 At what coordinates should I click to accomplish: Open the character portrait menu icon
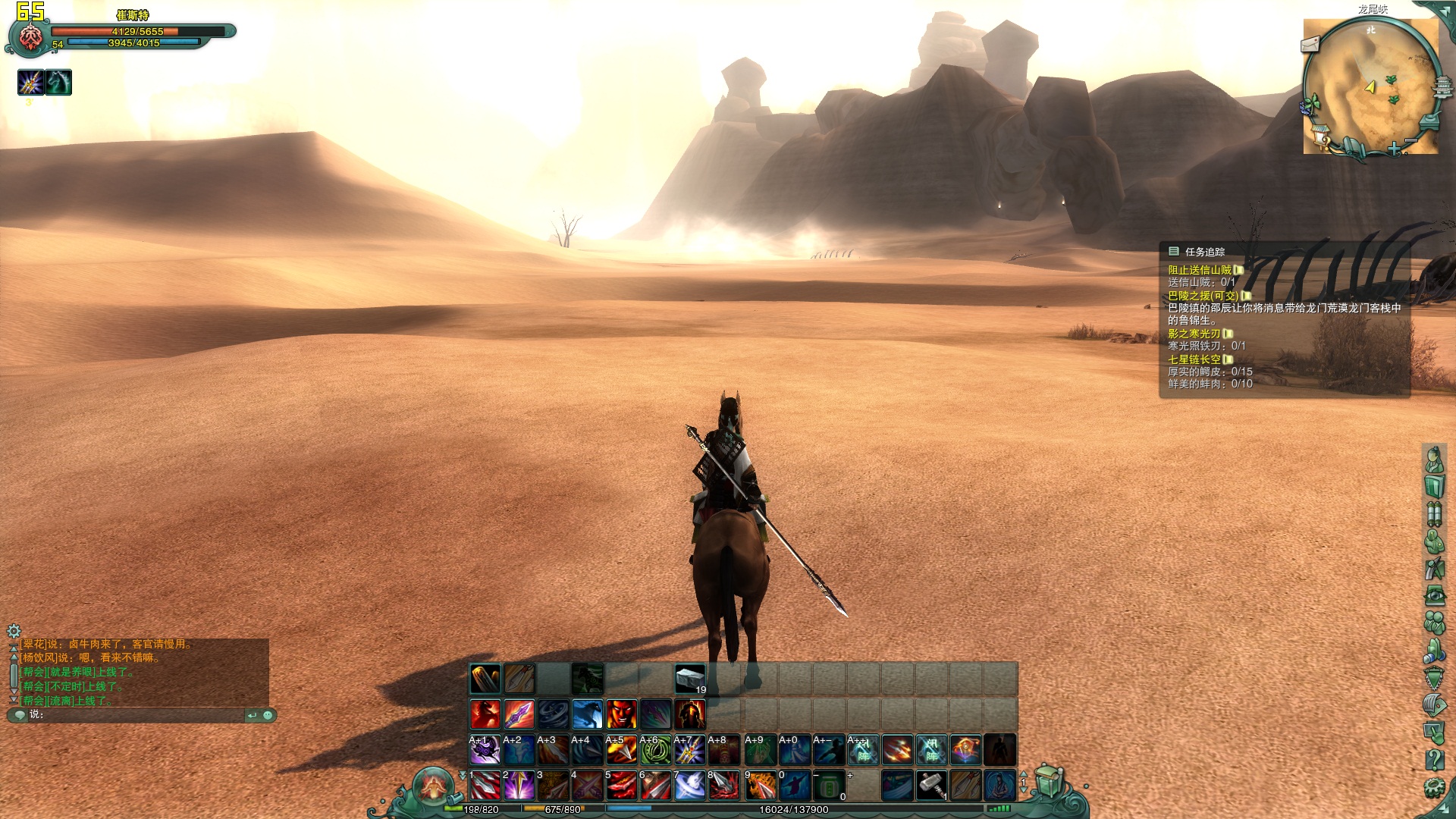1433,459
